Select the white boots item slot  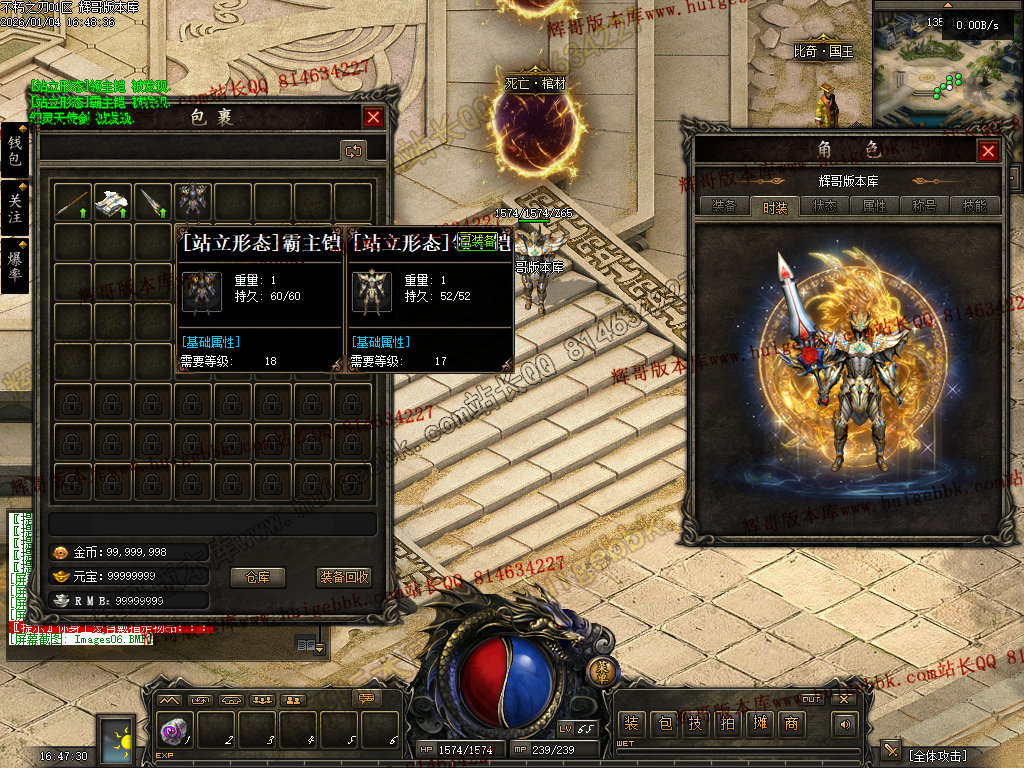tap(113, 202)
